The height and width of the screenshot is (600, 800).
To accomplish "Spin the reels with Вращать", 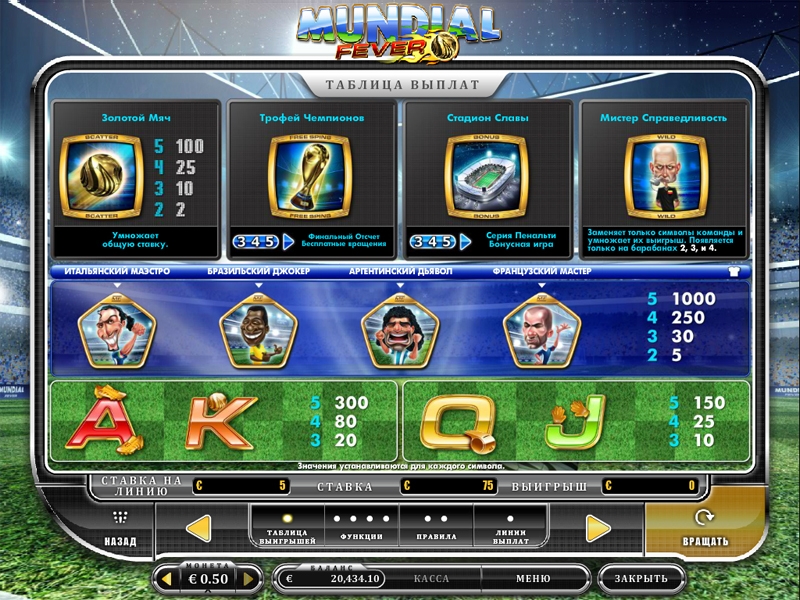I will [x=705, y=529].
